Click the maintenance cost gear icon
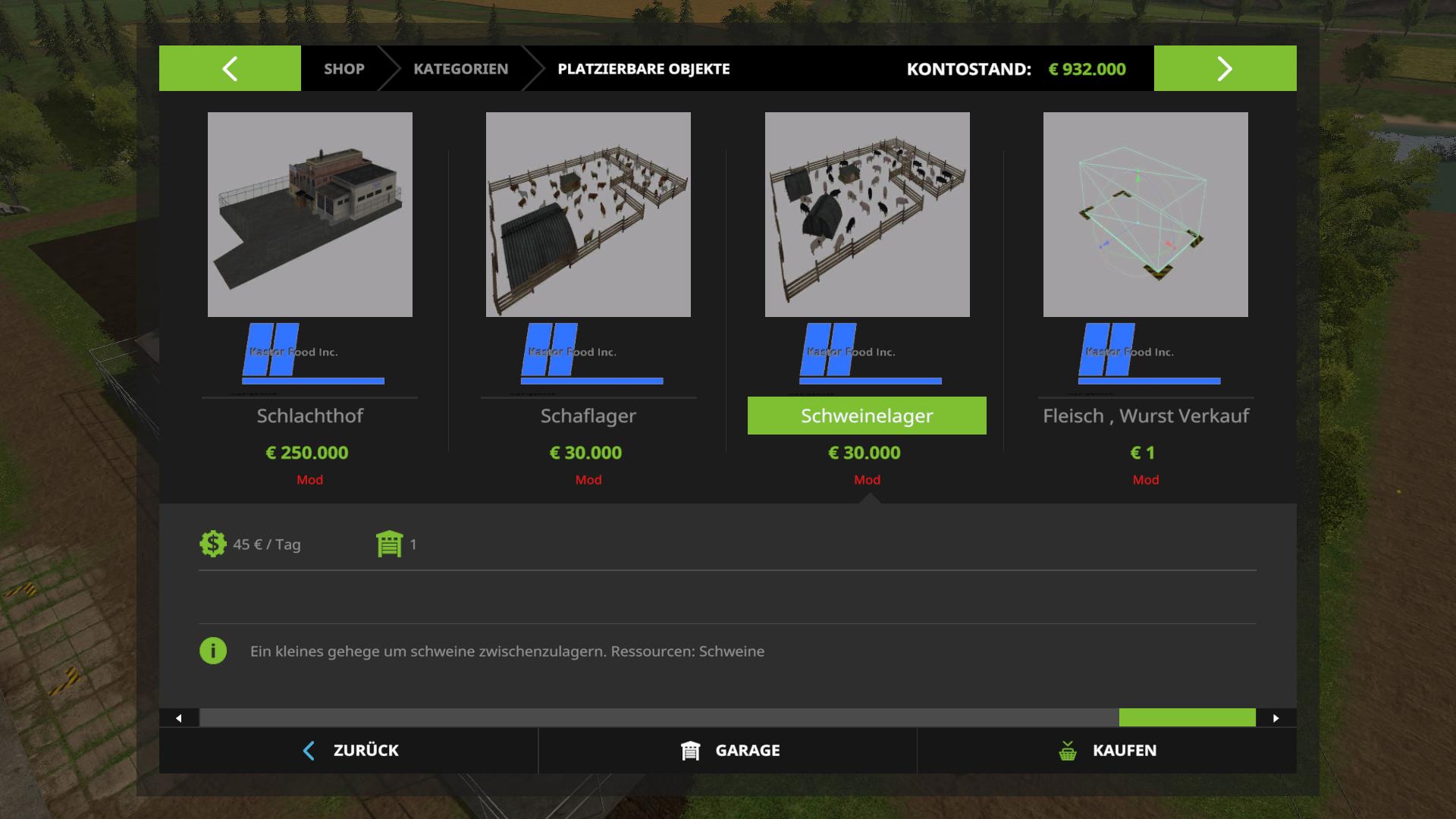Viewport: 1456px width, 819px height. tap(213, 544)
